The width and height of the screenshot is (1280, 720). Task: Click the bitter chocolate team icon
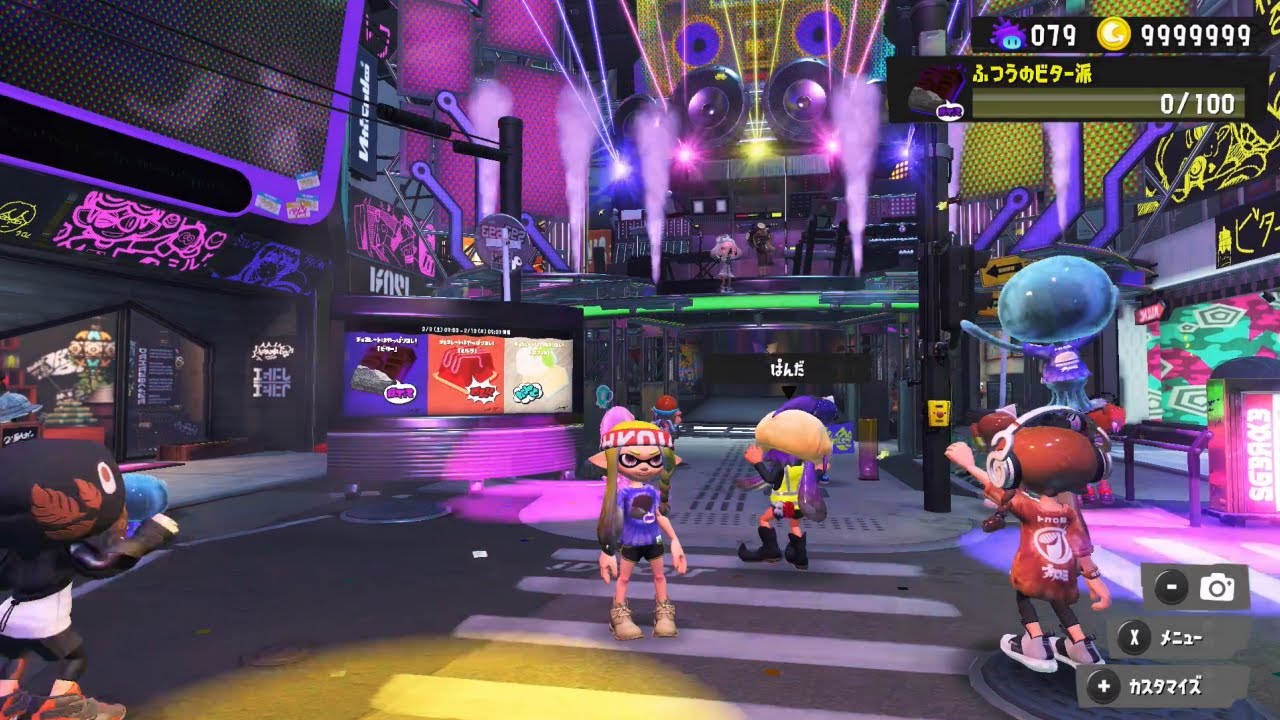click(x=938, y=91)
